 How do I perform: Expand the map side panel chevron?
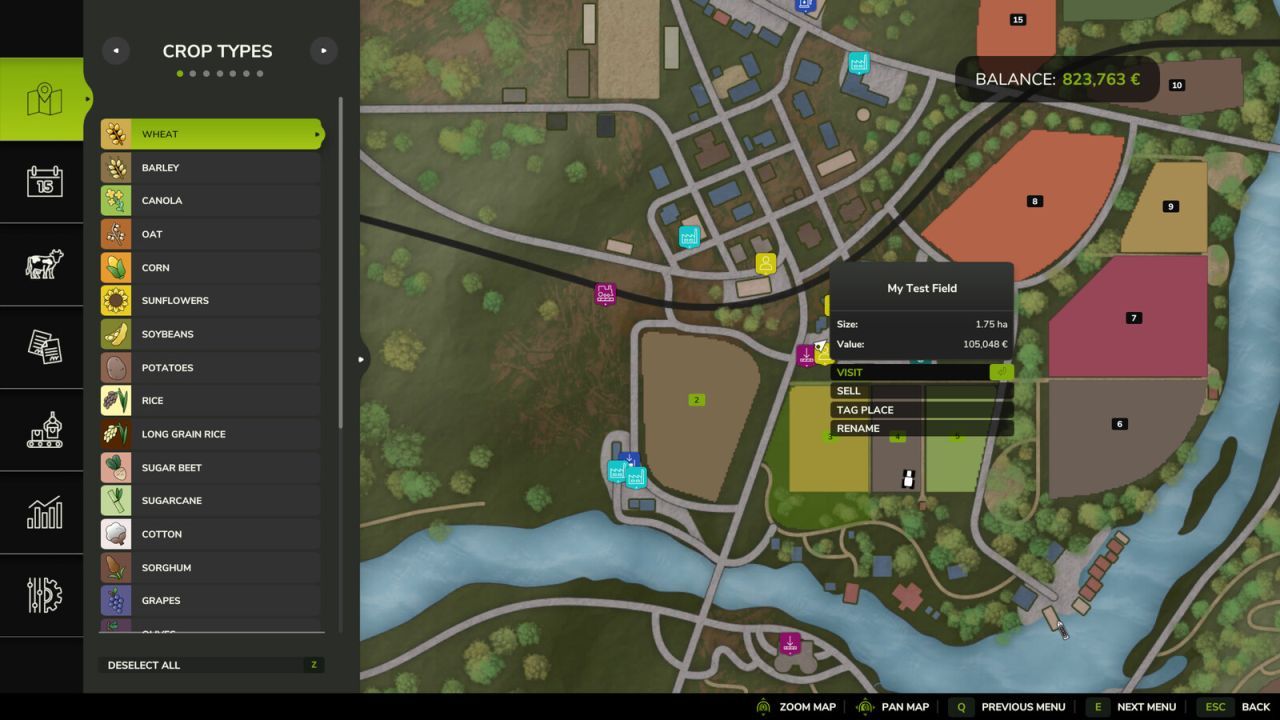click(361, 359)
